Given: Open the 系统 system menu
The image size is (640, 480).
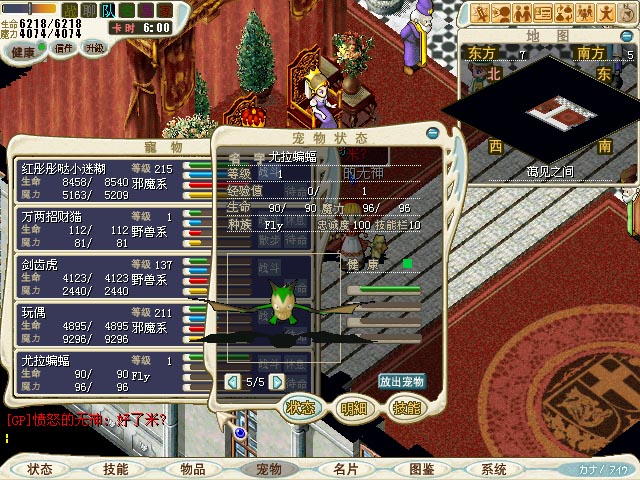Looking at the screenshot, I should click(494, 468).
